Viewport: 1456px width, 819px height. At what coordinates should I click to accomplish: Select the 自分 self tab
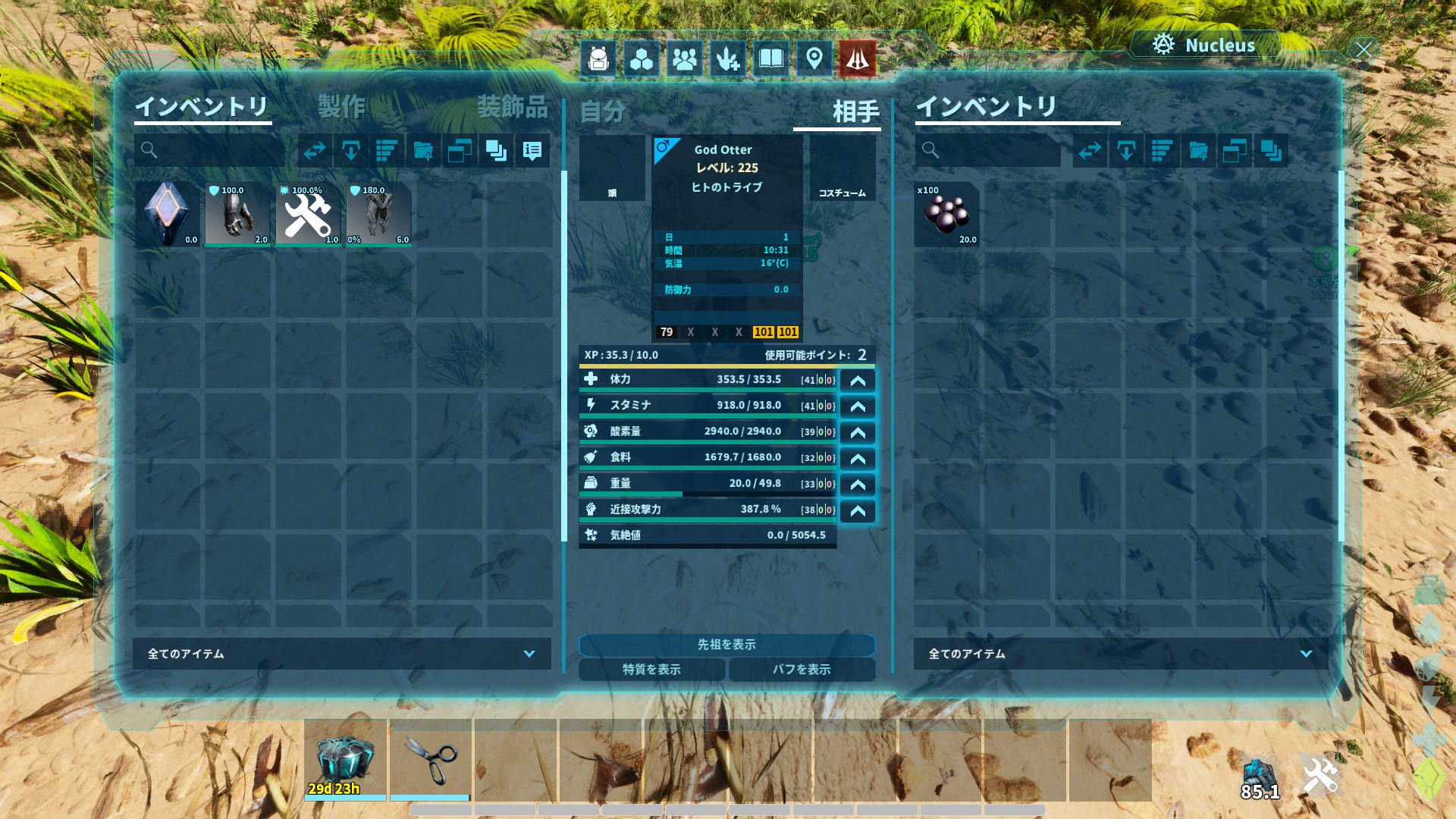pos(603,112)
